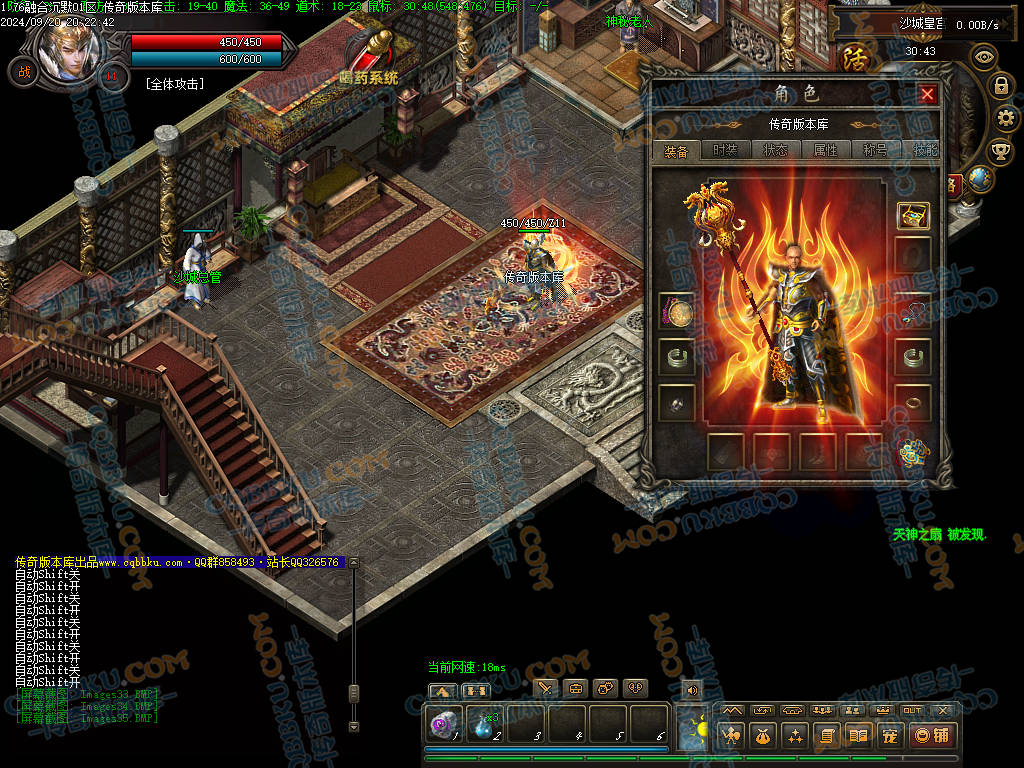Show the 属性 tab

coord(825,150)
